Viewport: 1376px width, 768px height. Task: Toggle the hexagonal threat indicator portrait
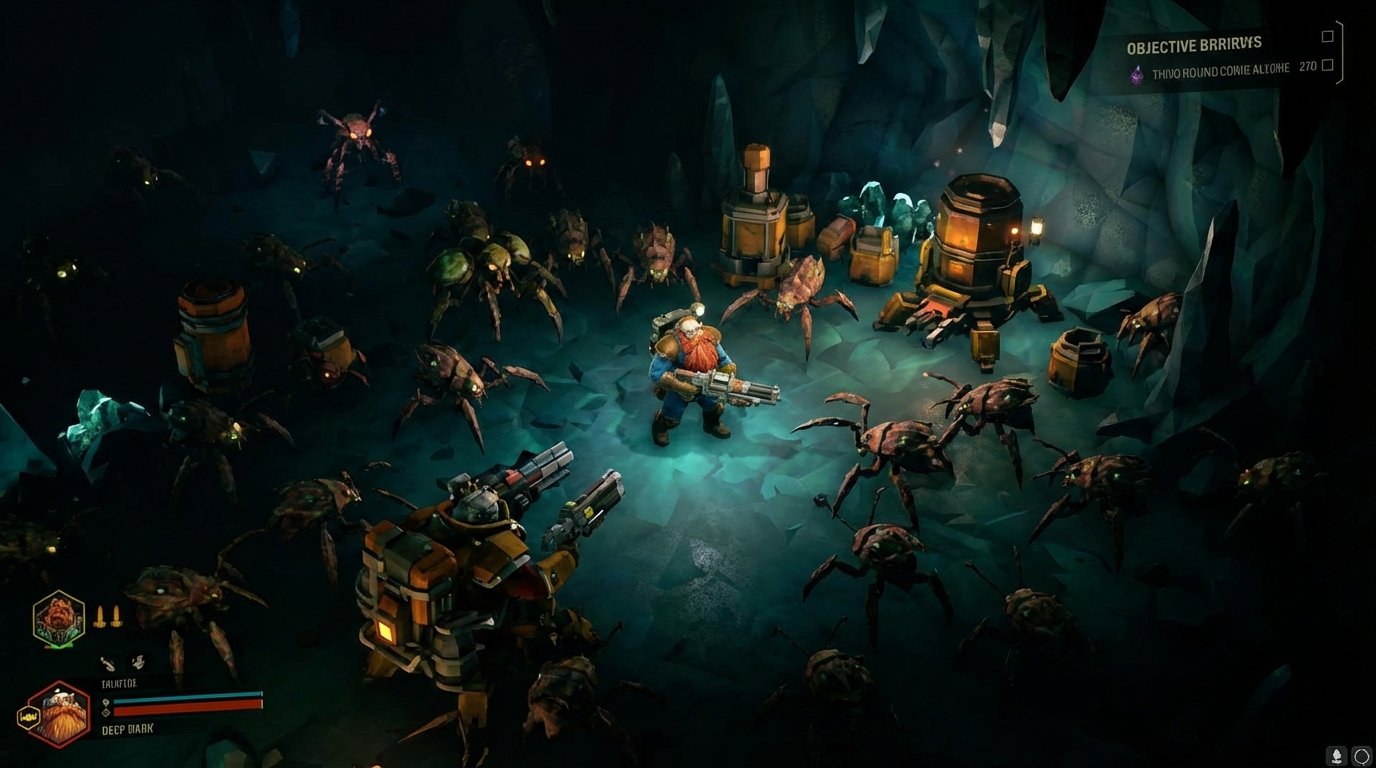point(57,619)
